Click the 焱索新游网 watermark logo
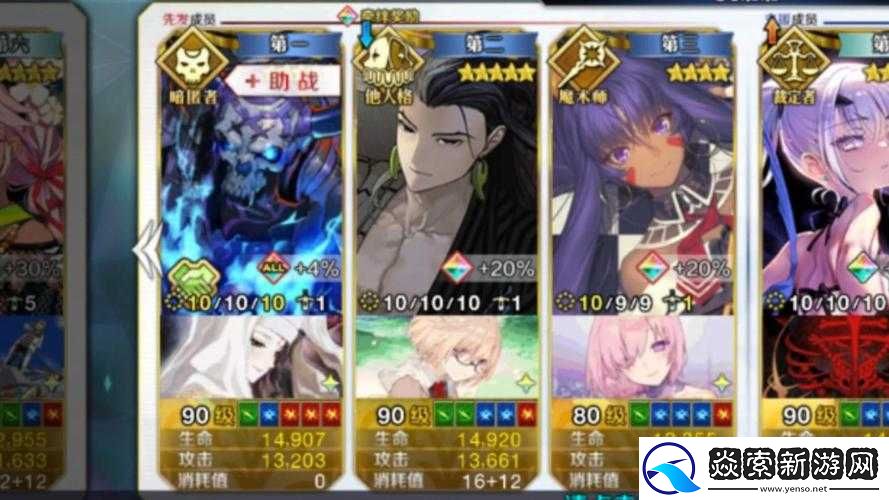 pos(762,466)
